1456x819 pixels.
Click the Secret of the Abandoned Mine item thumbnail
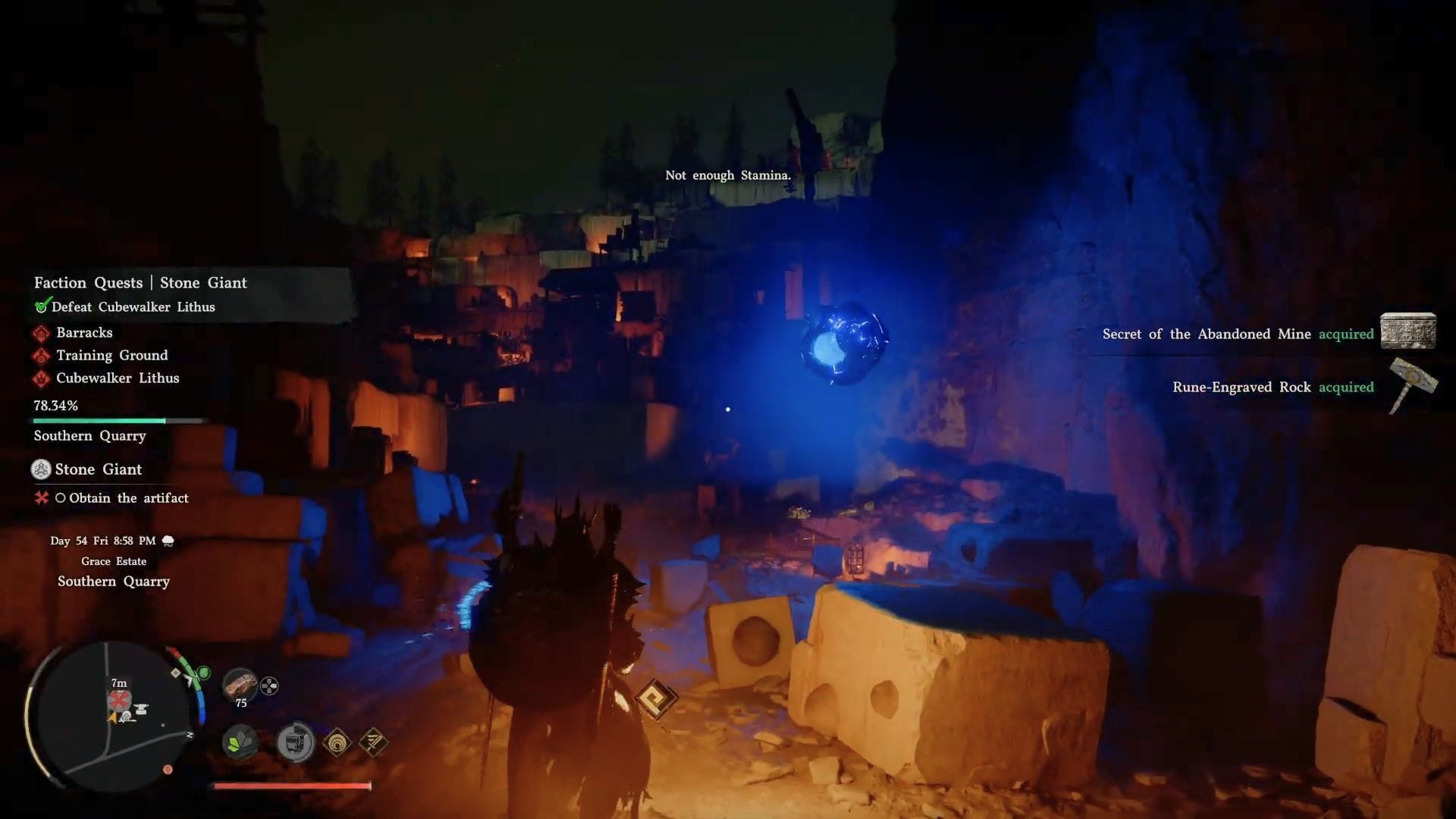(1407, 331)
